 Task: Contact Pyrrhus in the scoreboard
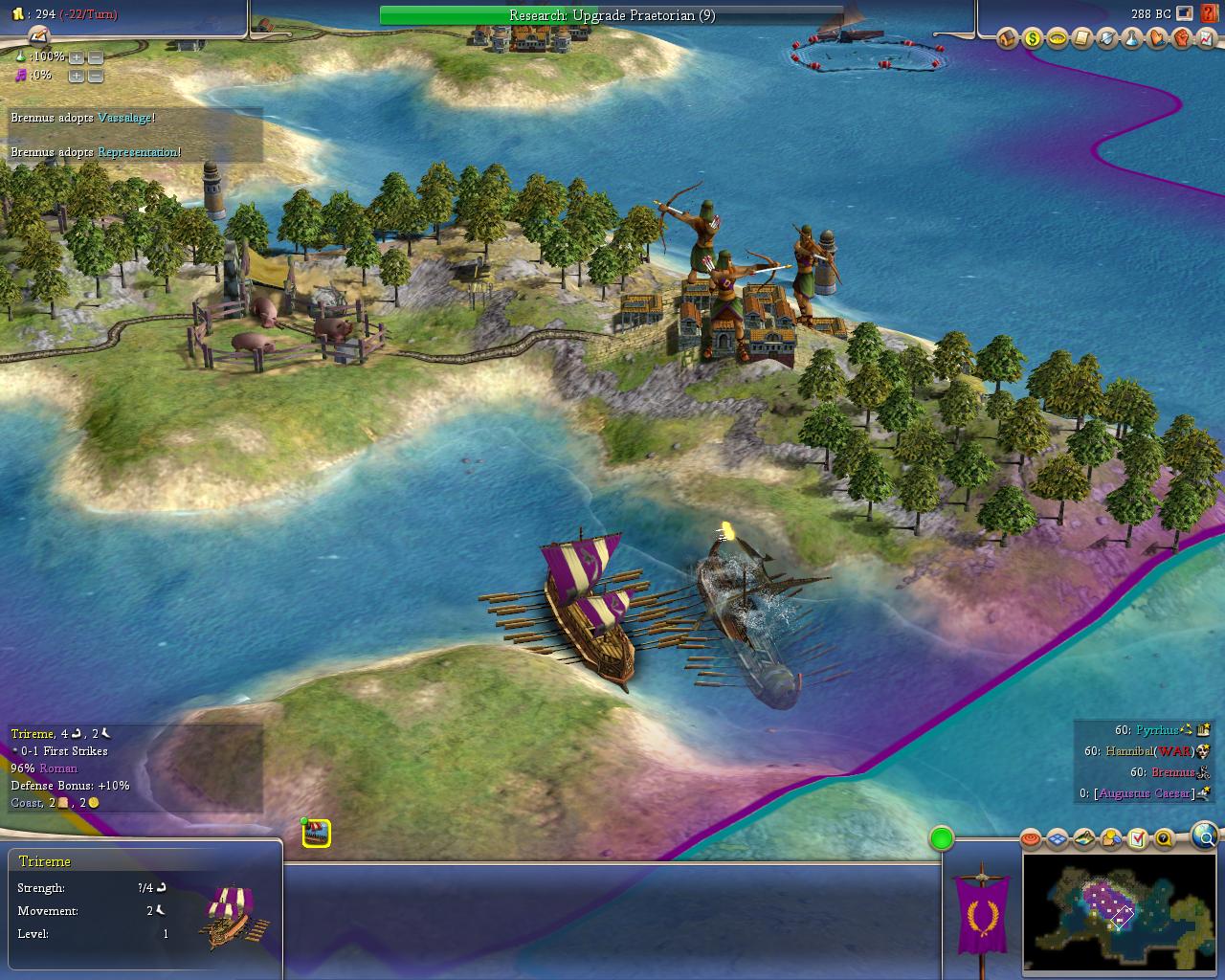pos(1156,730)
